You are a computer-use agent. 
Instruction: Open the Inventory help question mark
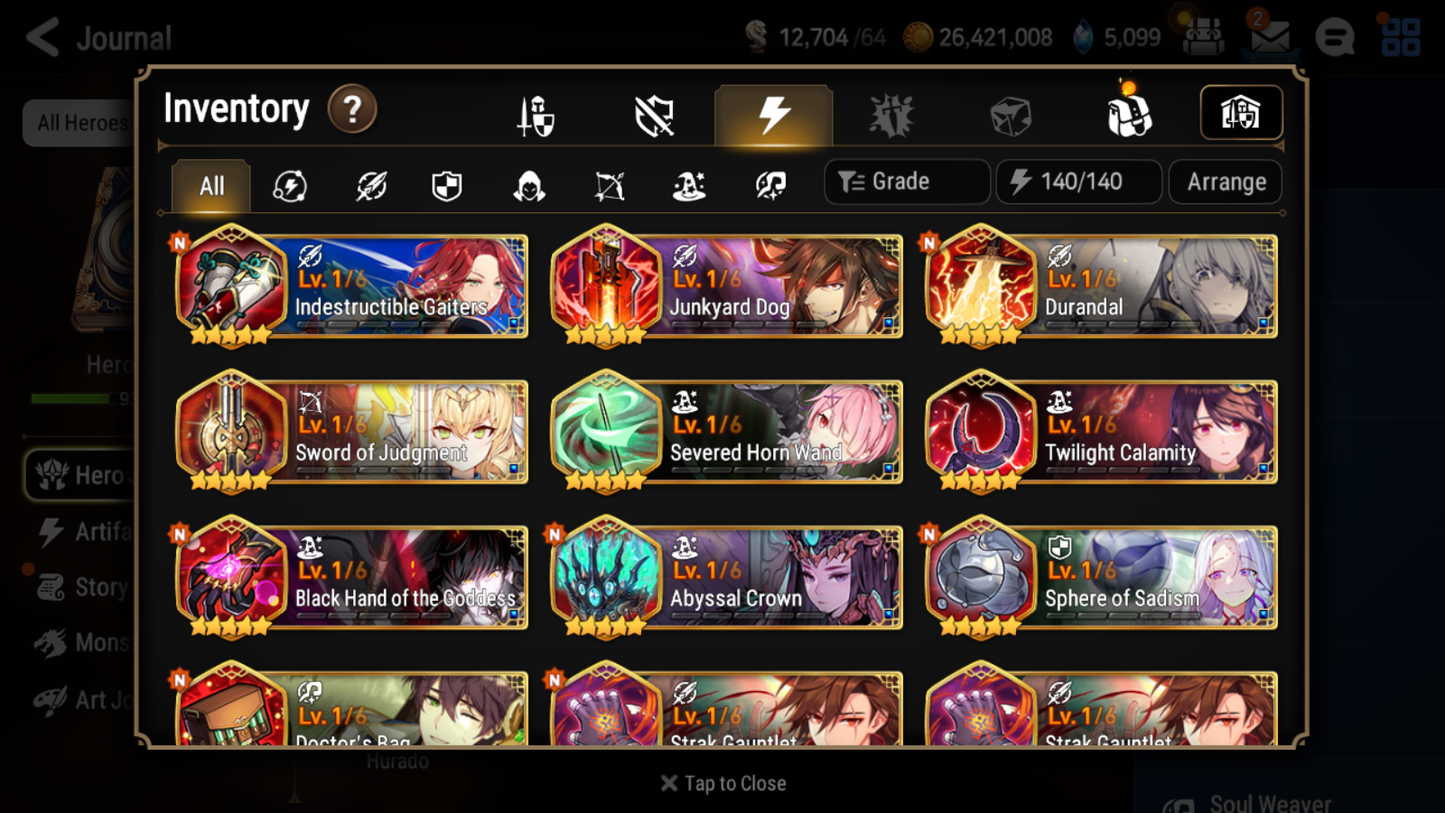(x=352, y=110)
